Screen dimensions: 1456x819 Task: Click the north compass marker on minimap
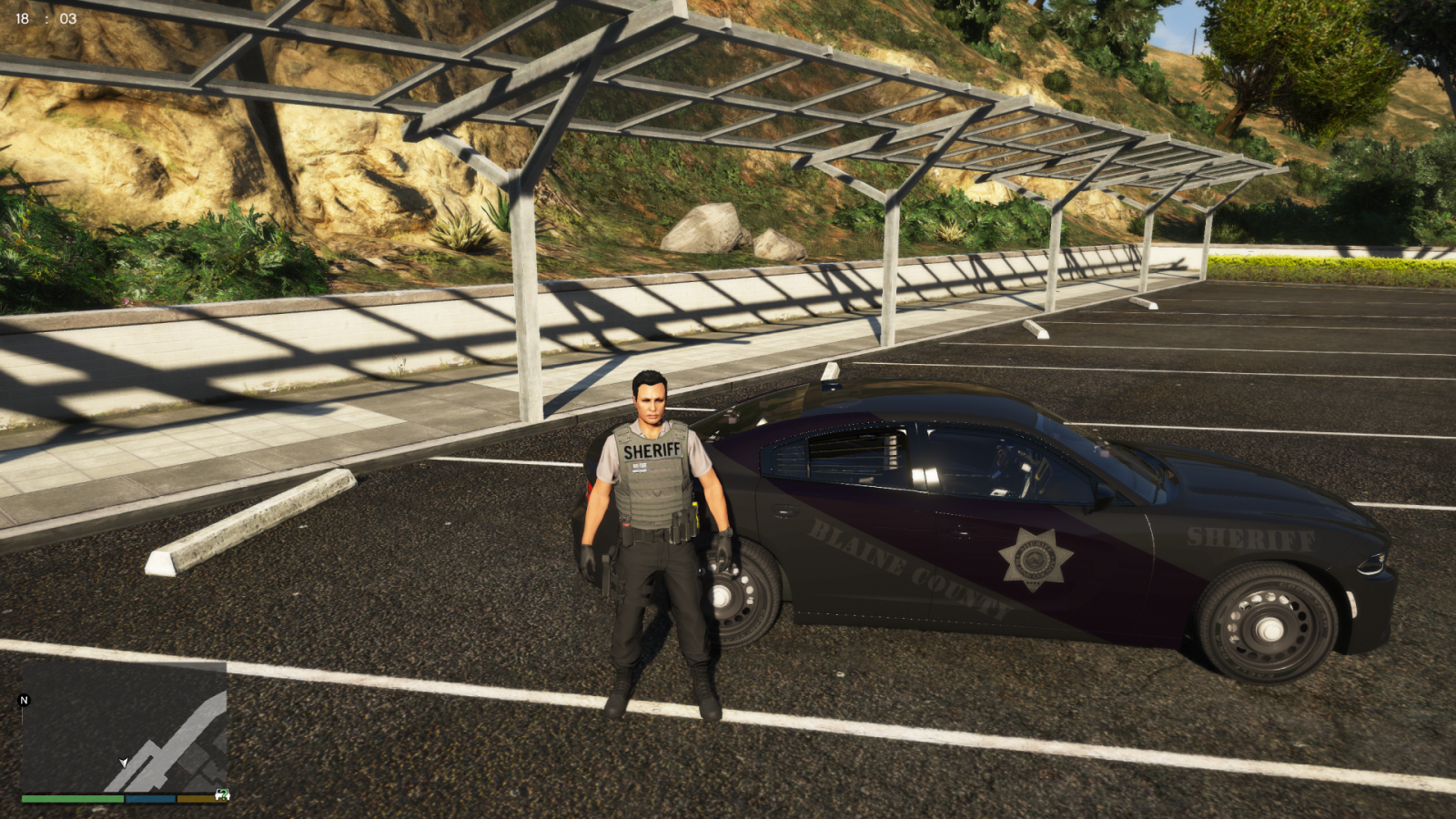coord(25,700)
